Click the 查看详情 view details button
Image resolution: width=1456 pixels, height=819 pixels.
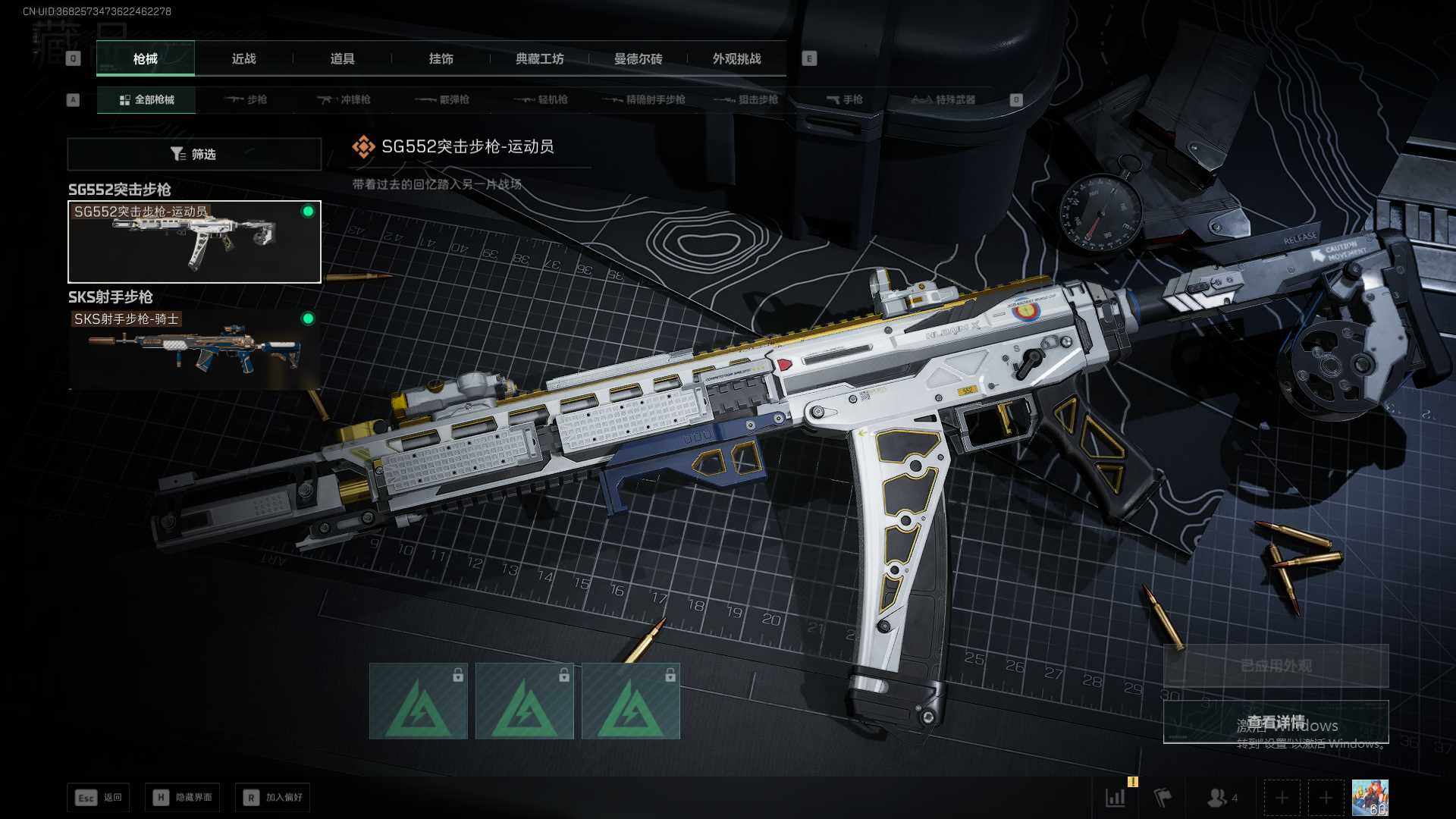(1276, 722)
